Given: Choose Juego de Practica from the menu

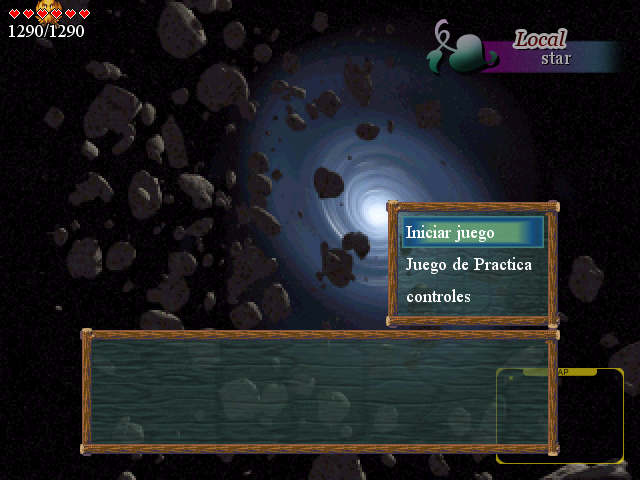Looking at the screenshot, I should point(469,265).
